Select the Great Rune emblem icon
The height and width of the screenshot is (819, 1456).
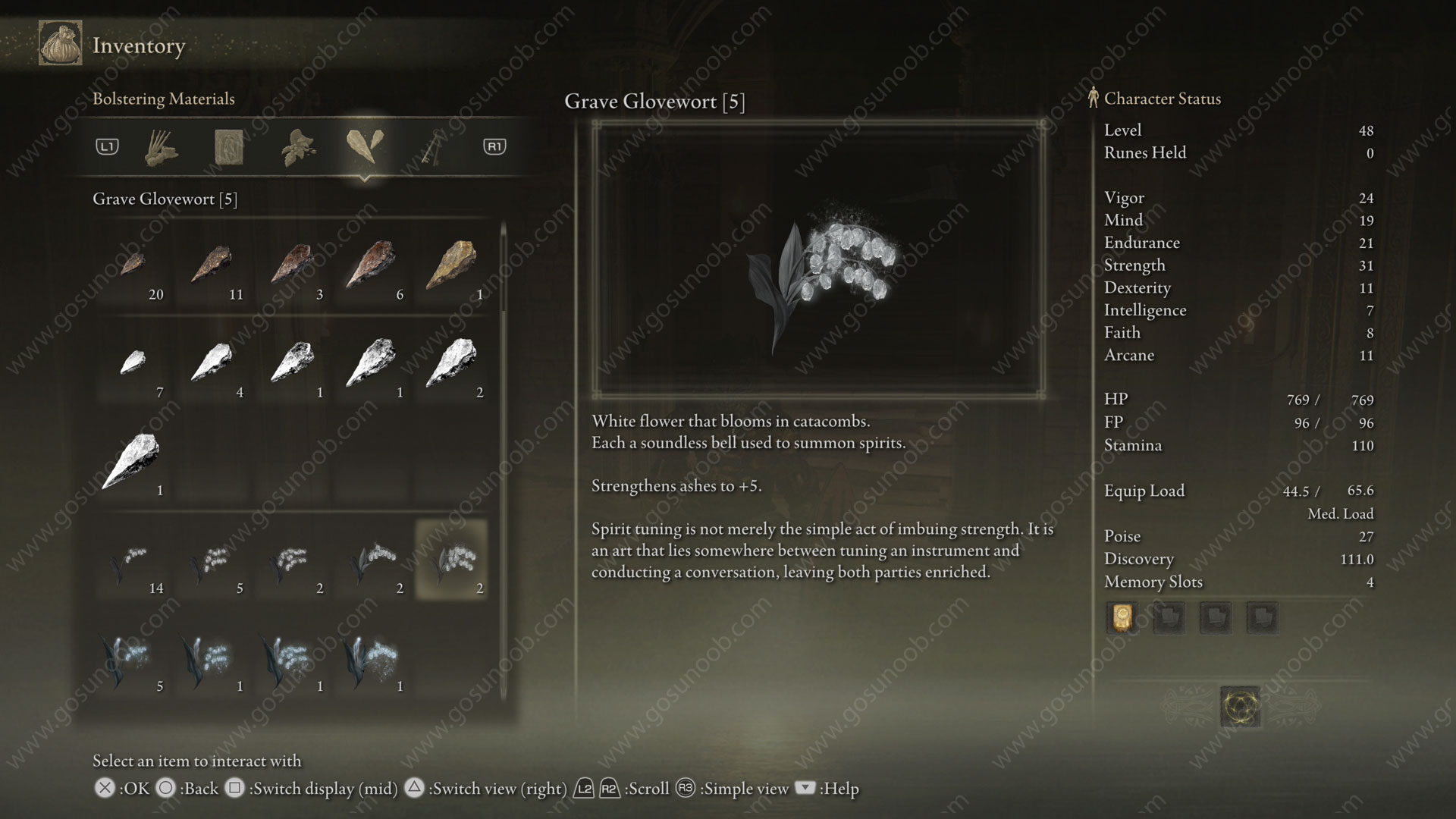(x=1241, y=707)
